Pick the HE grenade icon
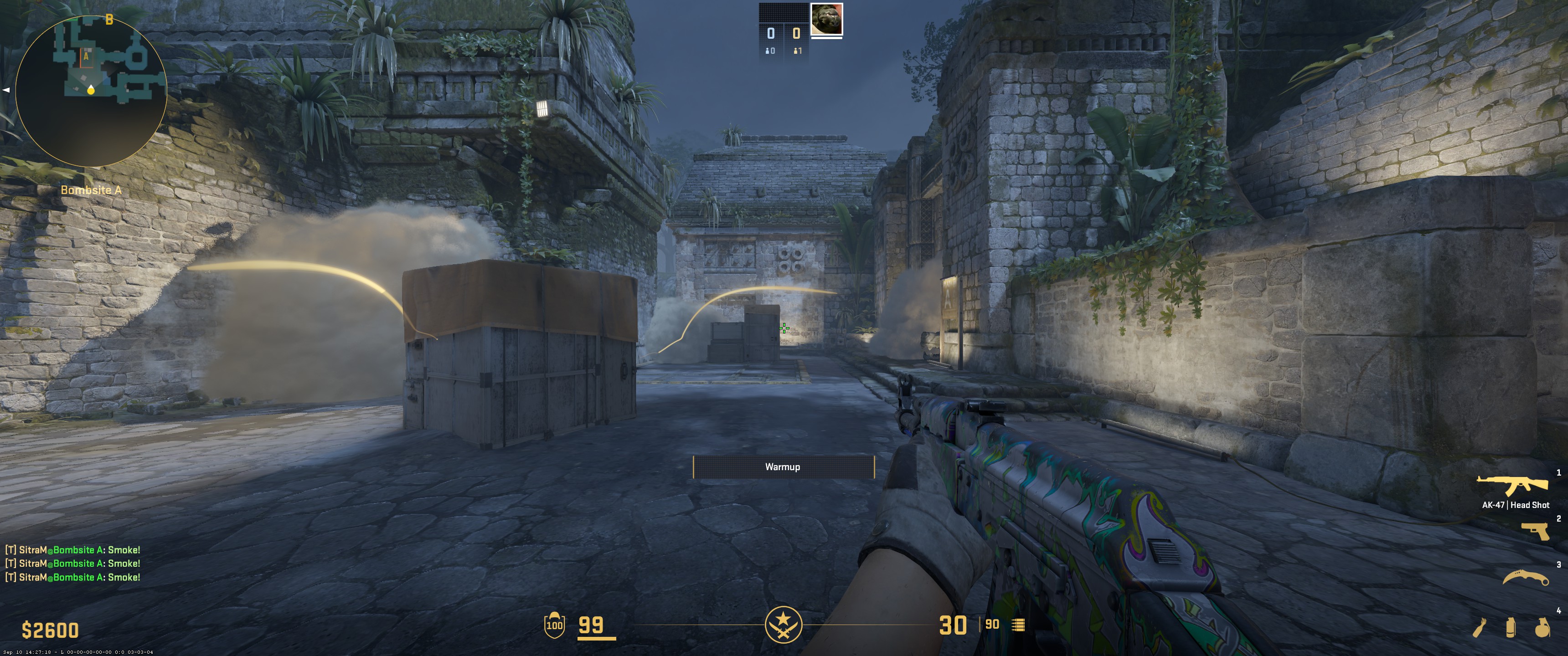The height and width of the screenshot is (656, 1568). 1542,627
